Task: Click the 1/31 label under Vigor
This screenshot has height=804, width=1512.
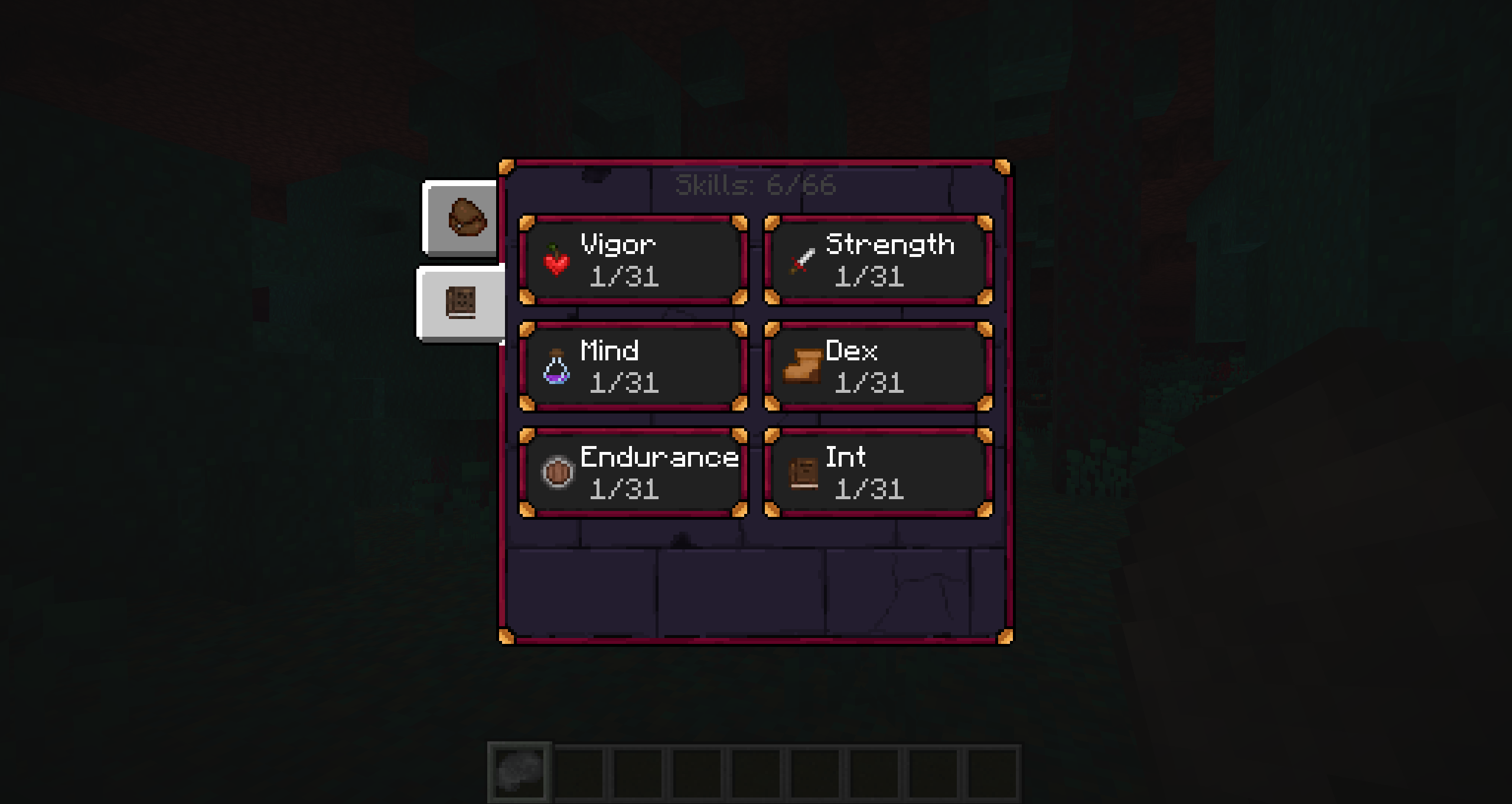Action: (x=624, y=278)
